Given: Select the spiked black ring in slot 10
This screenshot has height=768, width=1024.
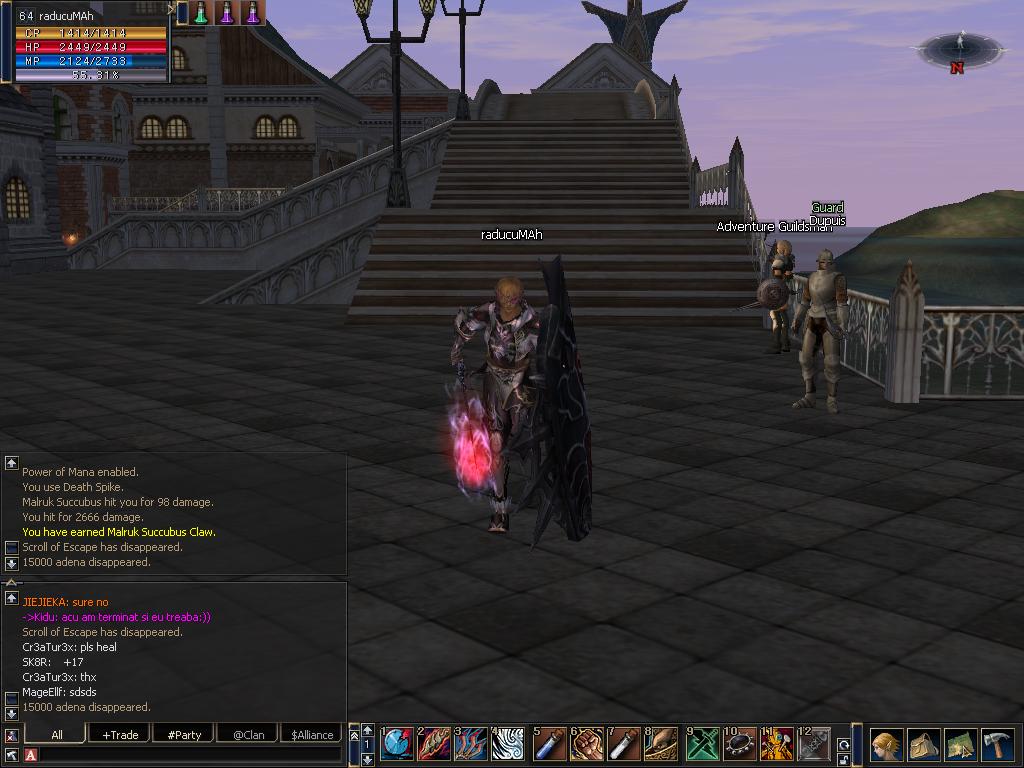Looking at the screenshot, I should click(739, 744).
